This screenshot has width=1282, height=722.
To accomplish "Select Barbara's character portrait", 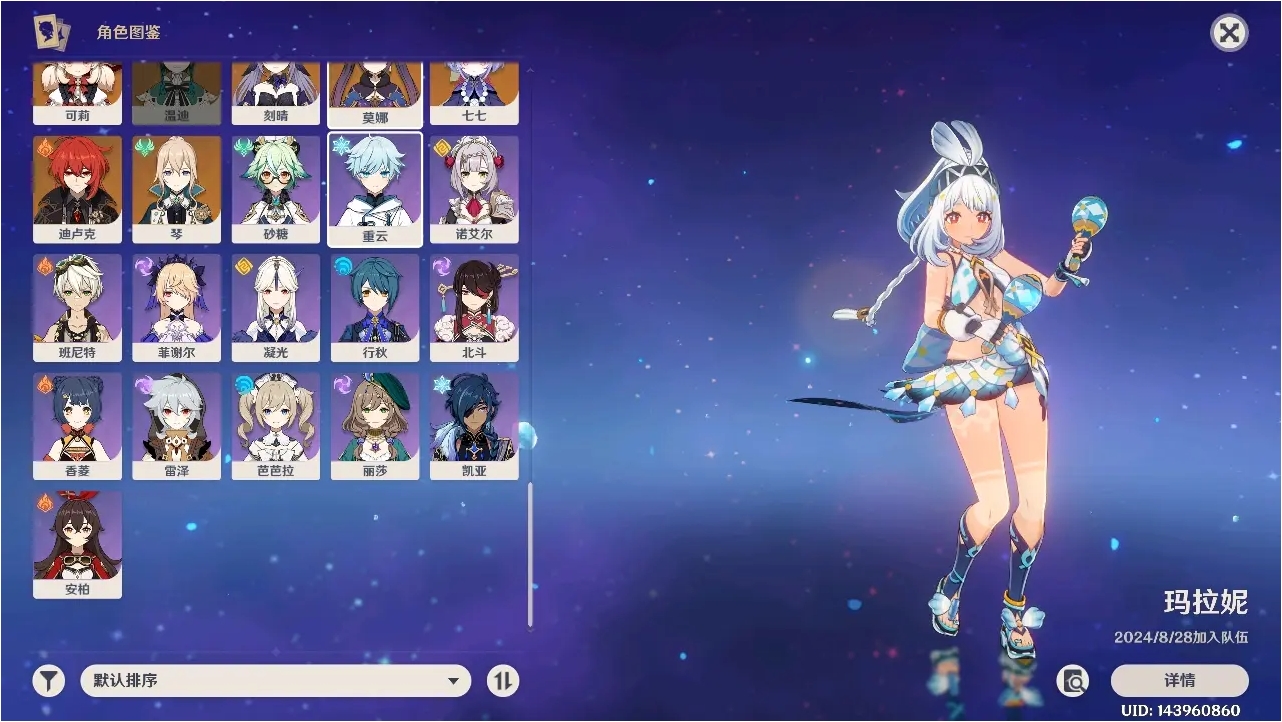I will tap(276, 425).
